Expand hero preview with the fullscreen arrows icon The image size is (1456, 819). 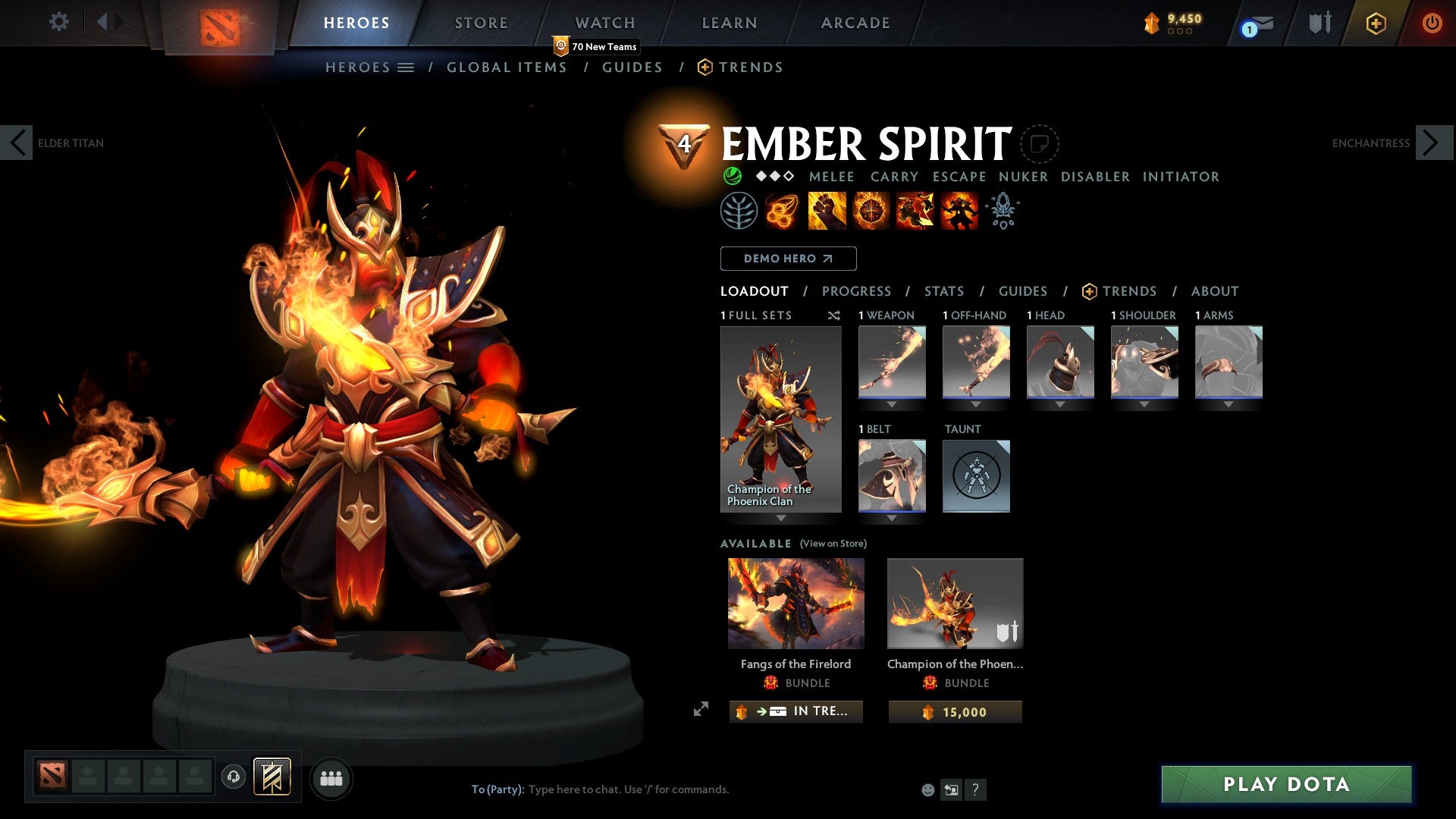pos(701,711)
